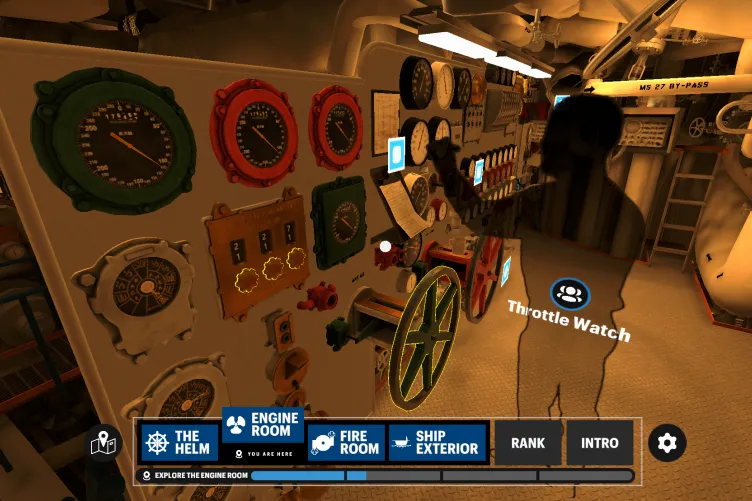Travel to the Fire Room
The image size is (752, 501).
click(x=345, y=443)
